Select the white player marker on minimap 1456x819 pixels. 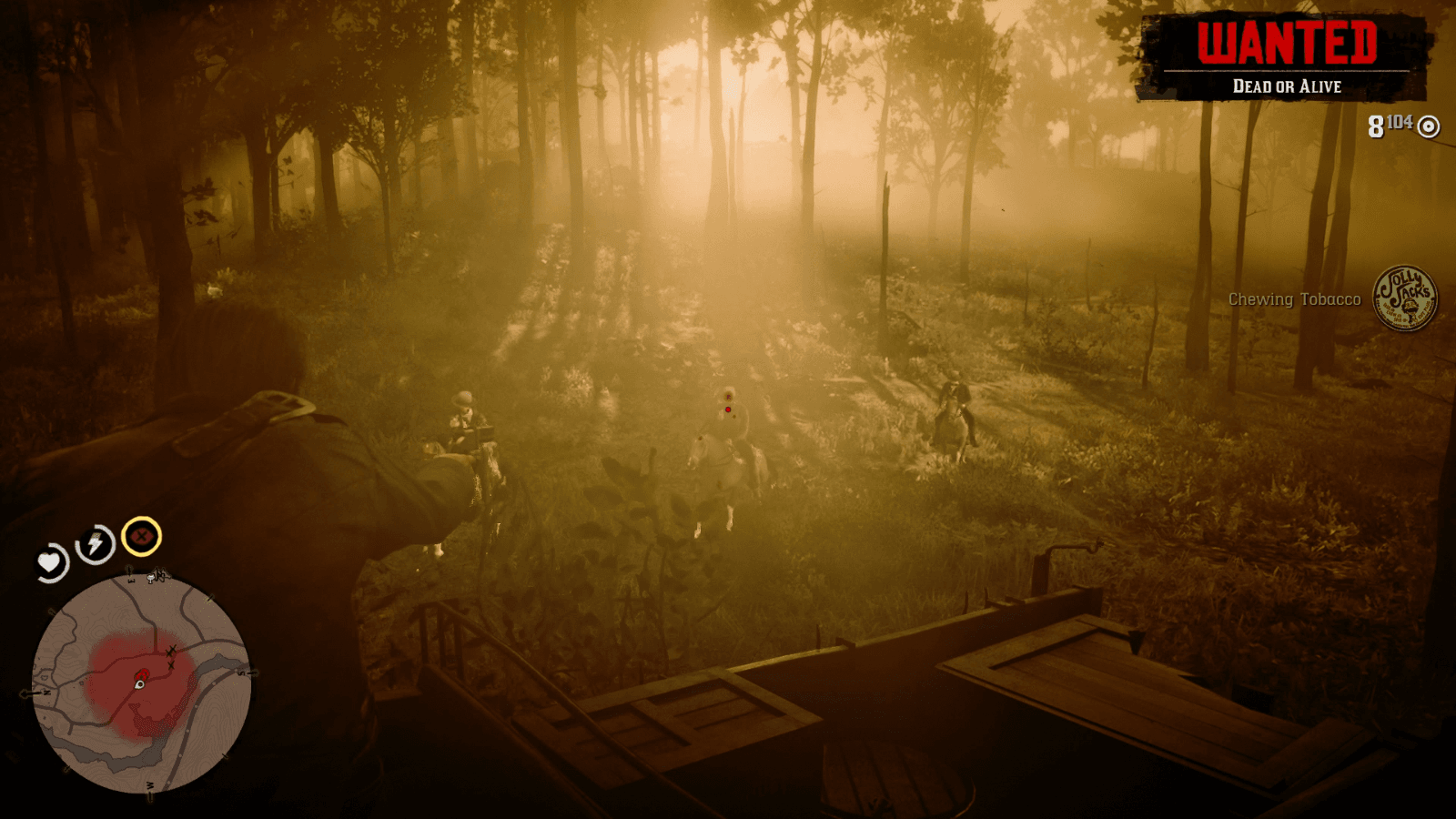(139, 686)
